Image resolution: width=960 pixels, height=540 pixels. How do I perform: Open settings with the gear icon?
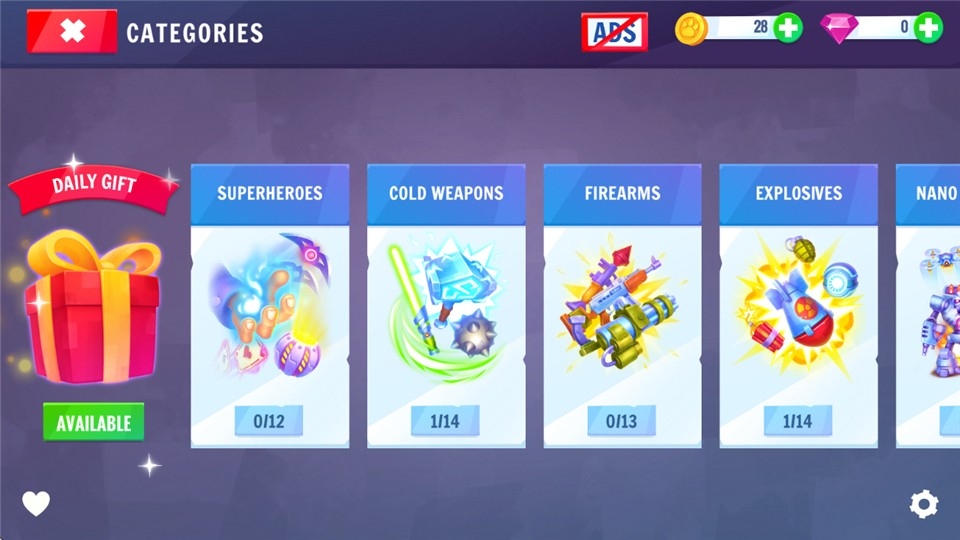924,504
